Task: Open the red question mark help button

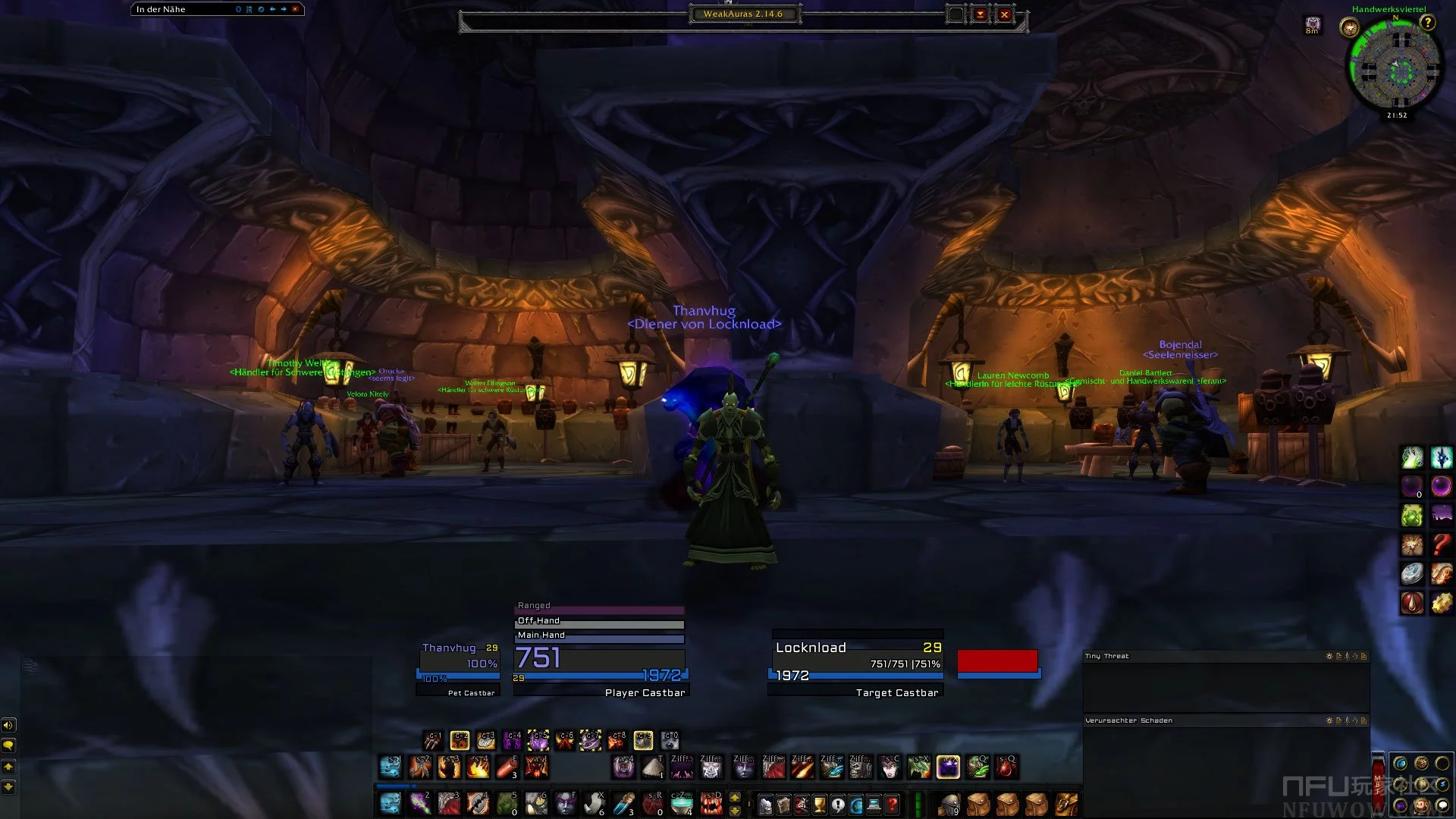Action: point(893,804)
